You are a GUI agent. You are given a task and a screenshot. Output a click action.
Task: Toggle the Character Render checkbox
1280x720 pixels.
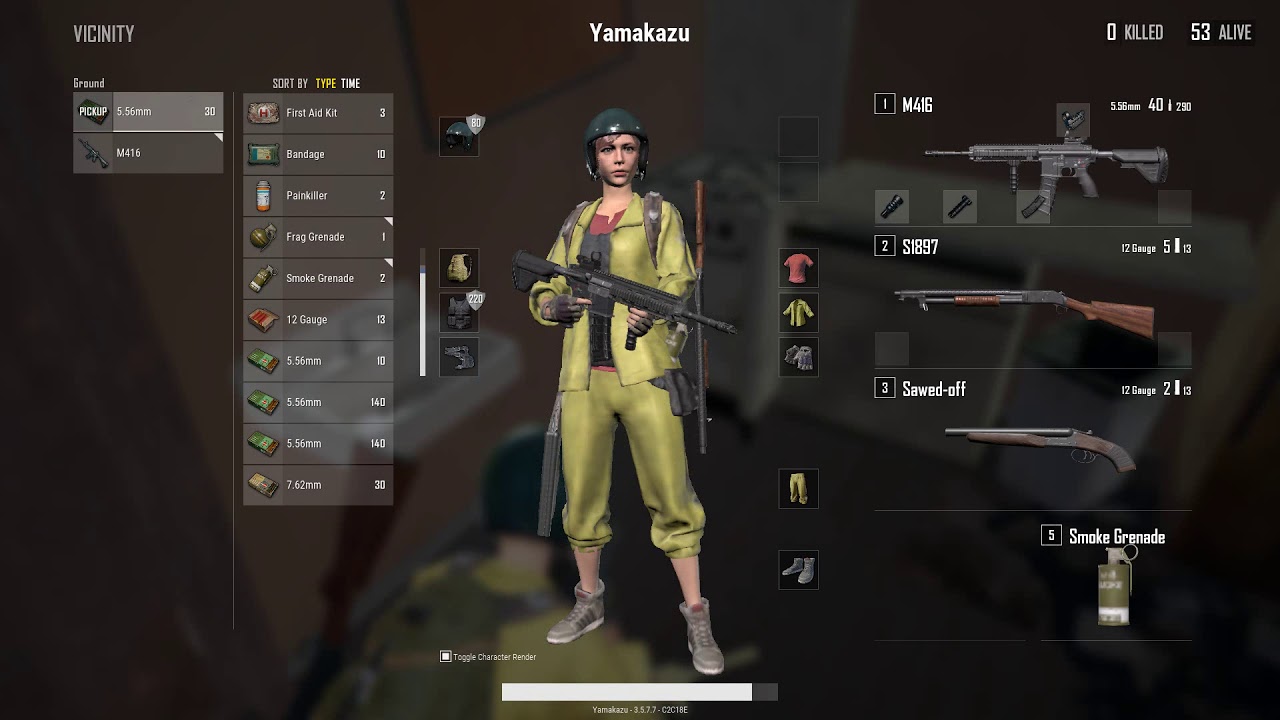[x=444, y=656]
